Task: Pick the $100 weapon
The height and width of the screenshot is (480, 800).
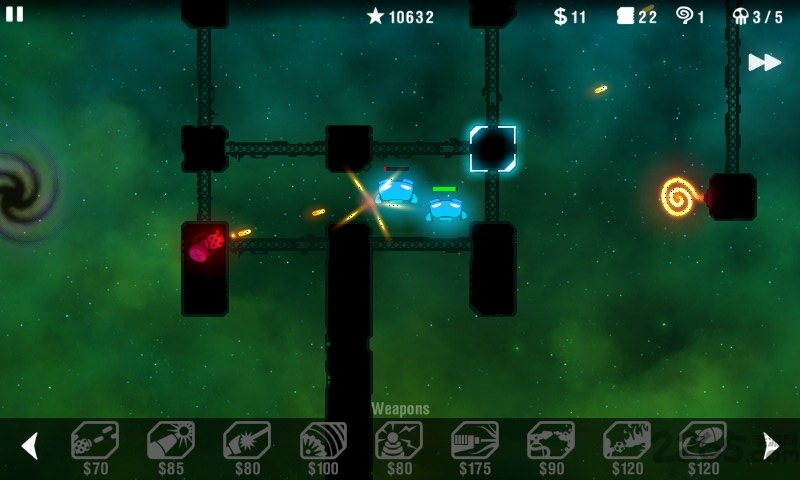Action: (x=323, y=441)
